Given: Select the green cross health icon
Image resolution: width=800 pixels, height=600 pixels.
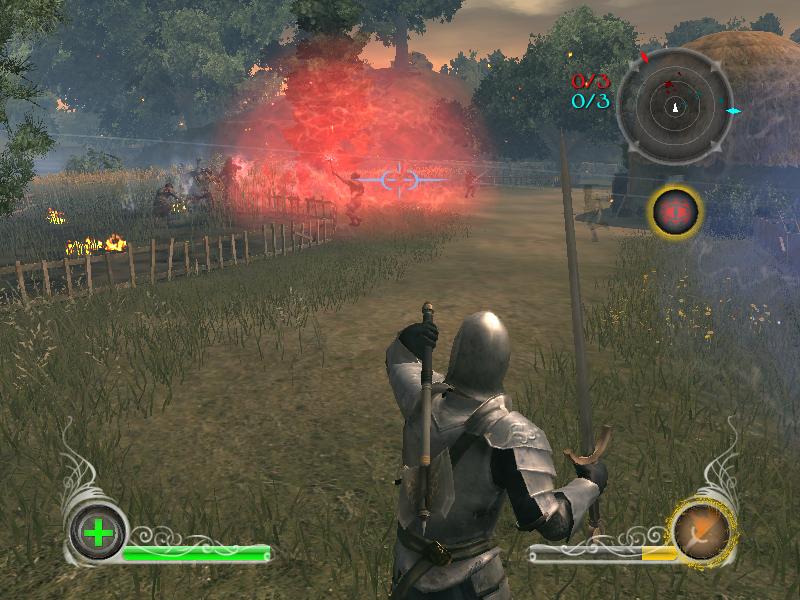Looking at the screenshot, I should tap(98, 533).
